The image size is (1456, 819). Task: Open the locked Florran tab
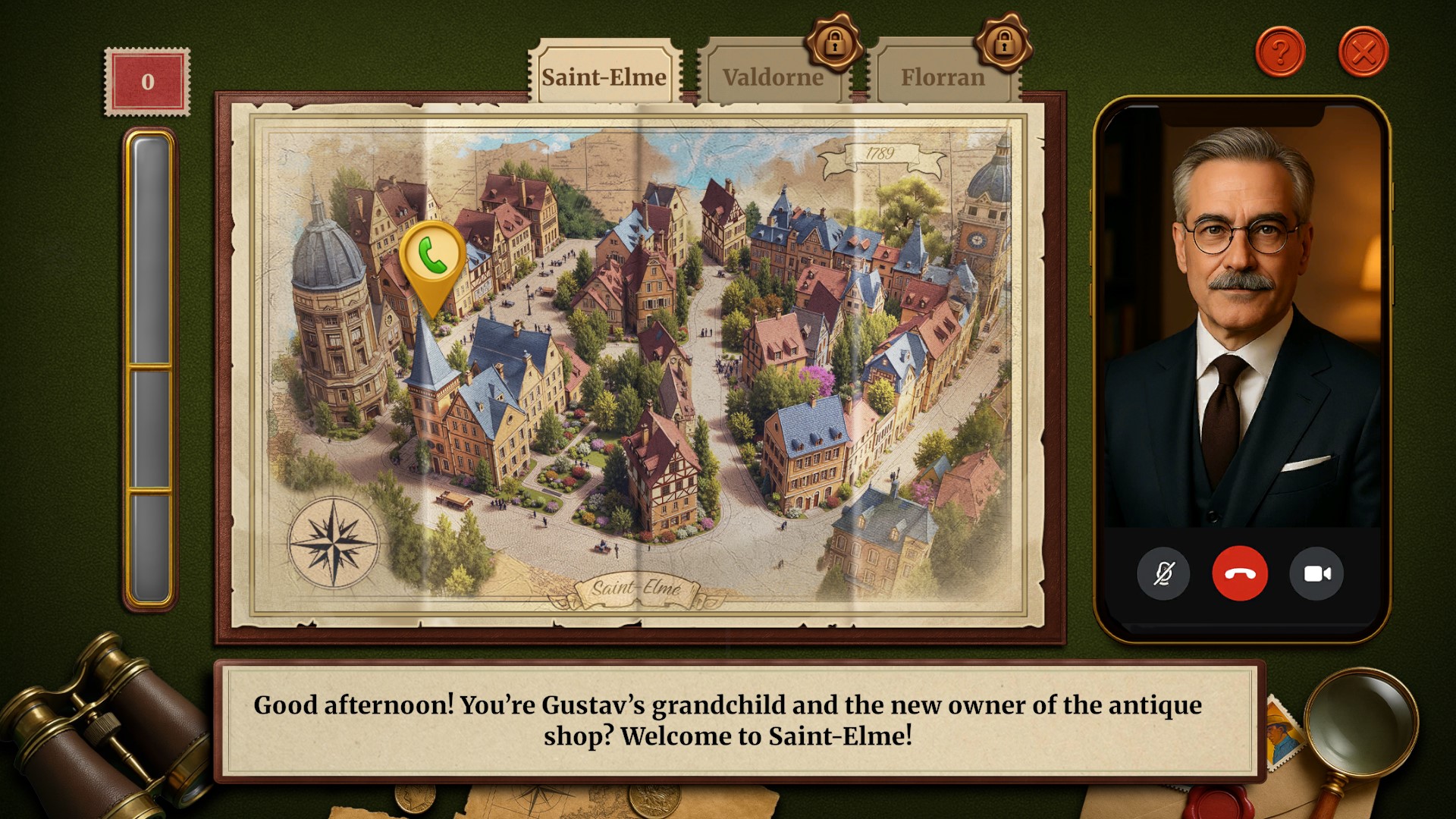(942, 77)
